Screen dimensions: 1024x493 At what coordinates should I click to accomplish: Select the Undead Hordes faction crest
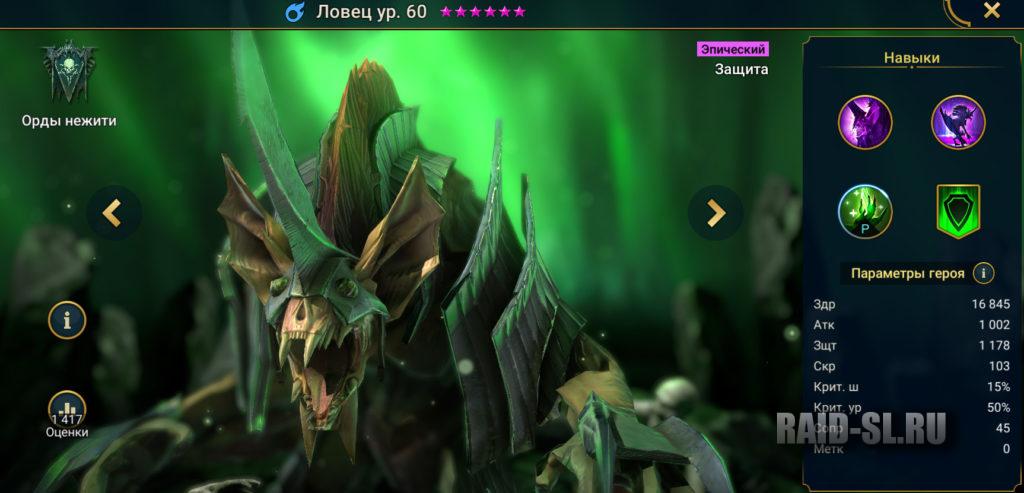pyautogui.click(x=69, y=74)
